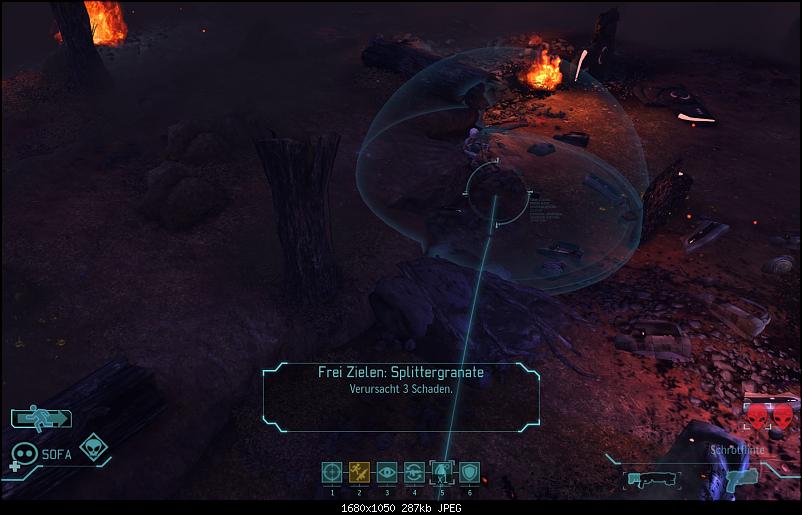Activate the Hunker Down shield ability
This screenshot has width=802, height=515.
469,472
